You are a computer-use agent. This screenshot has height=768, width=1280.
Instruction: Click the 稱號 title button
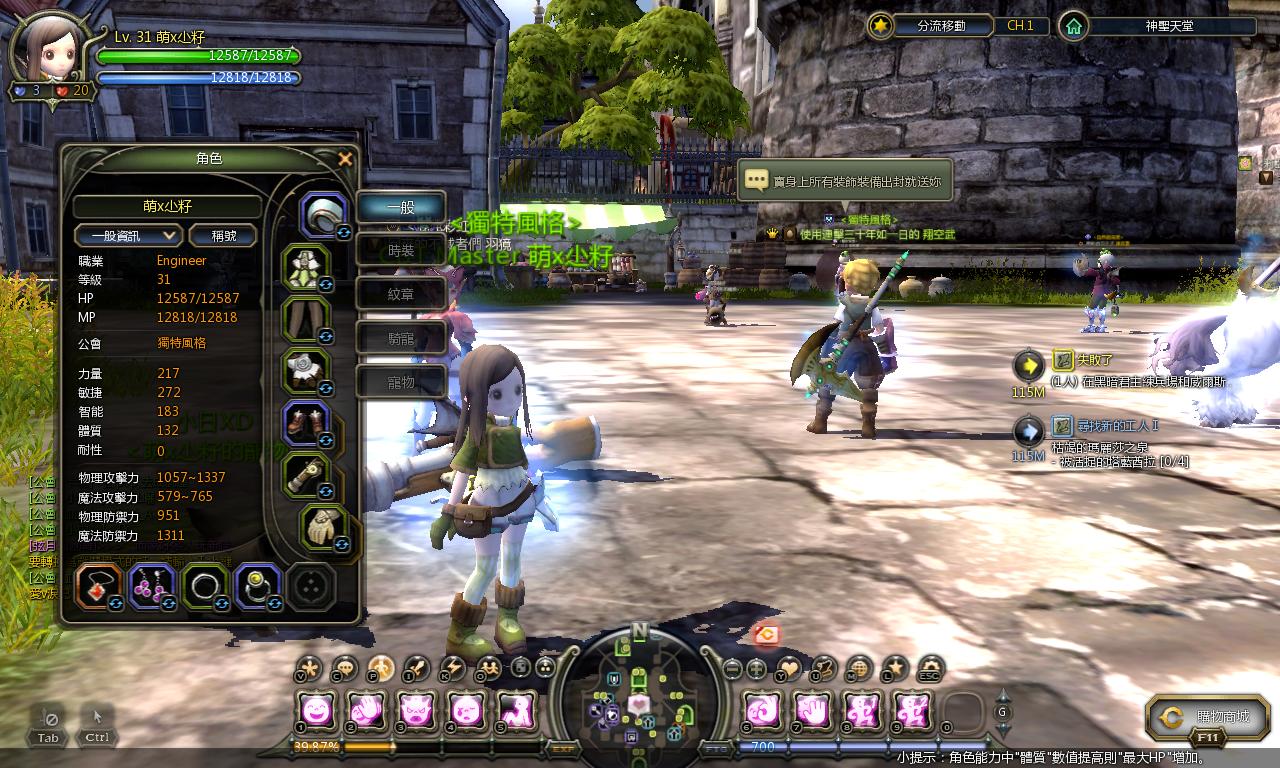[221, 235]
